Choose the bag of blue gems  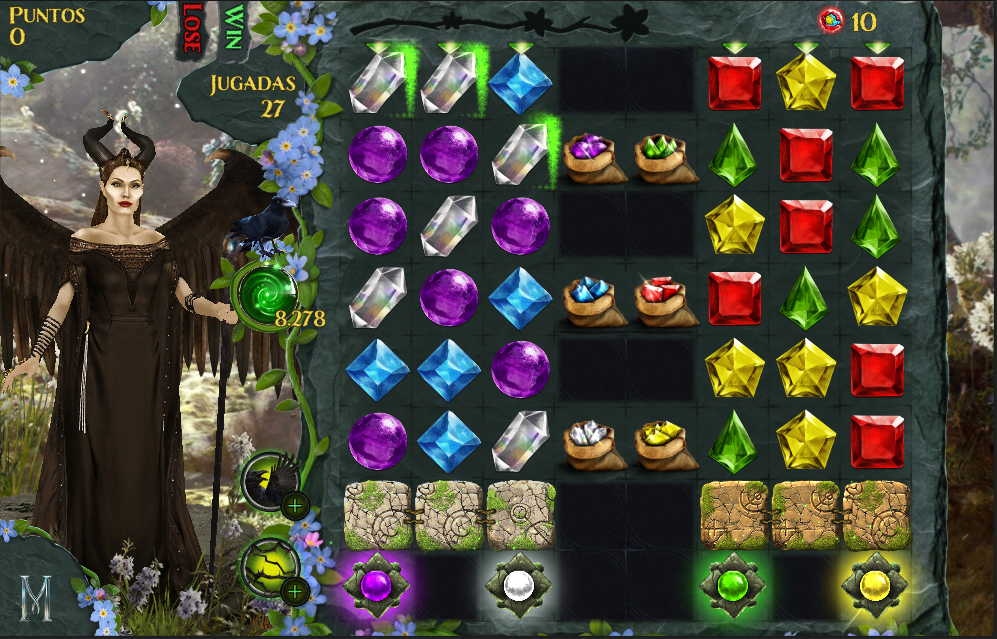pyautogui.click(x=595, y=300)
